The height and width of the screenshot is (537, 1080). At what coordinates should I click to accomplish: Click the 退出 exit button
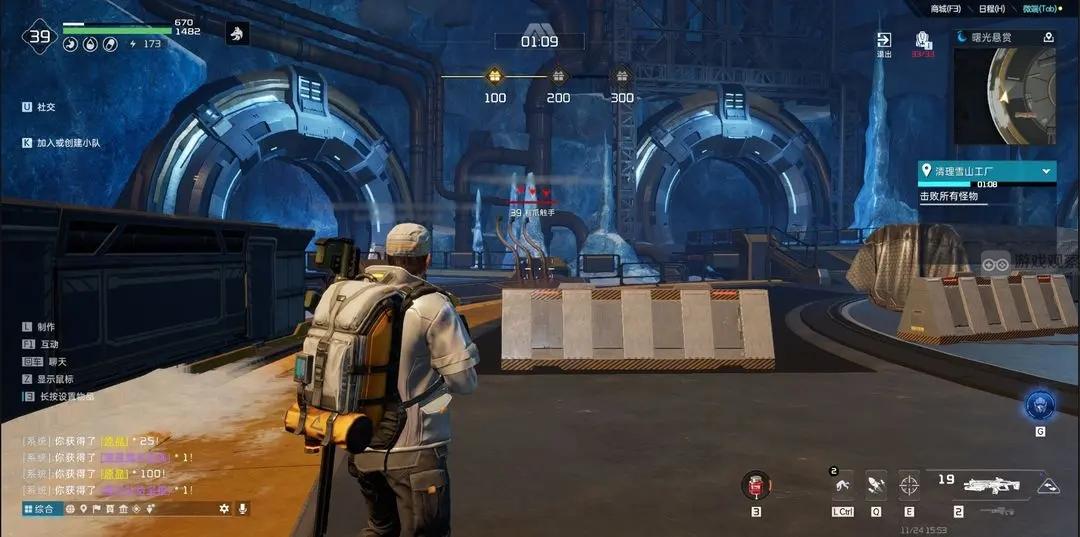884,41
